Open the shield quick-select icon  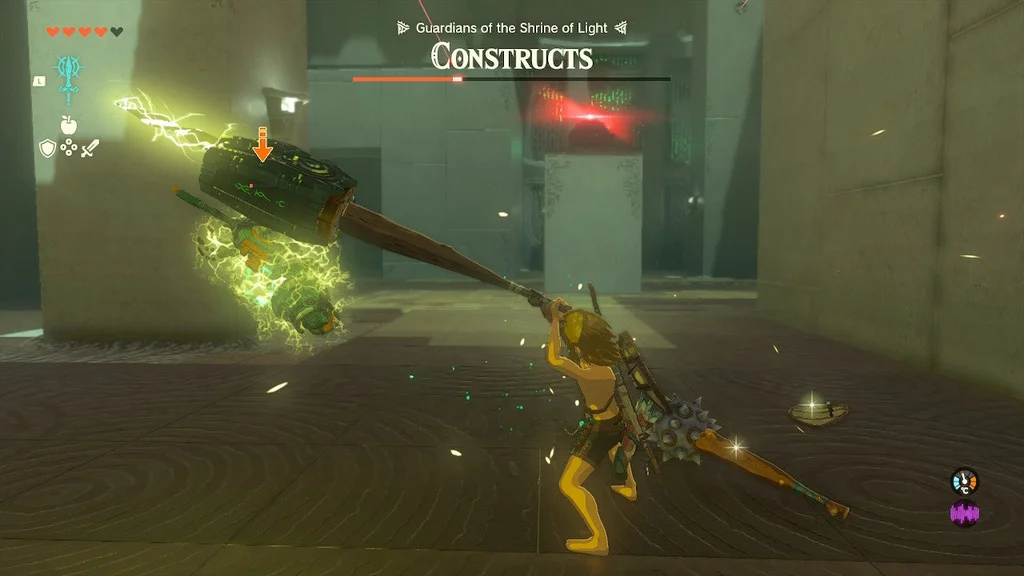pyautogui.click(x=47, y=148)
